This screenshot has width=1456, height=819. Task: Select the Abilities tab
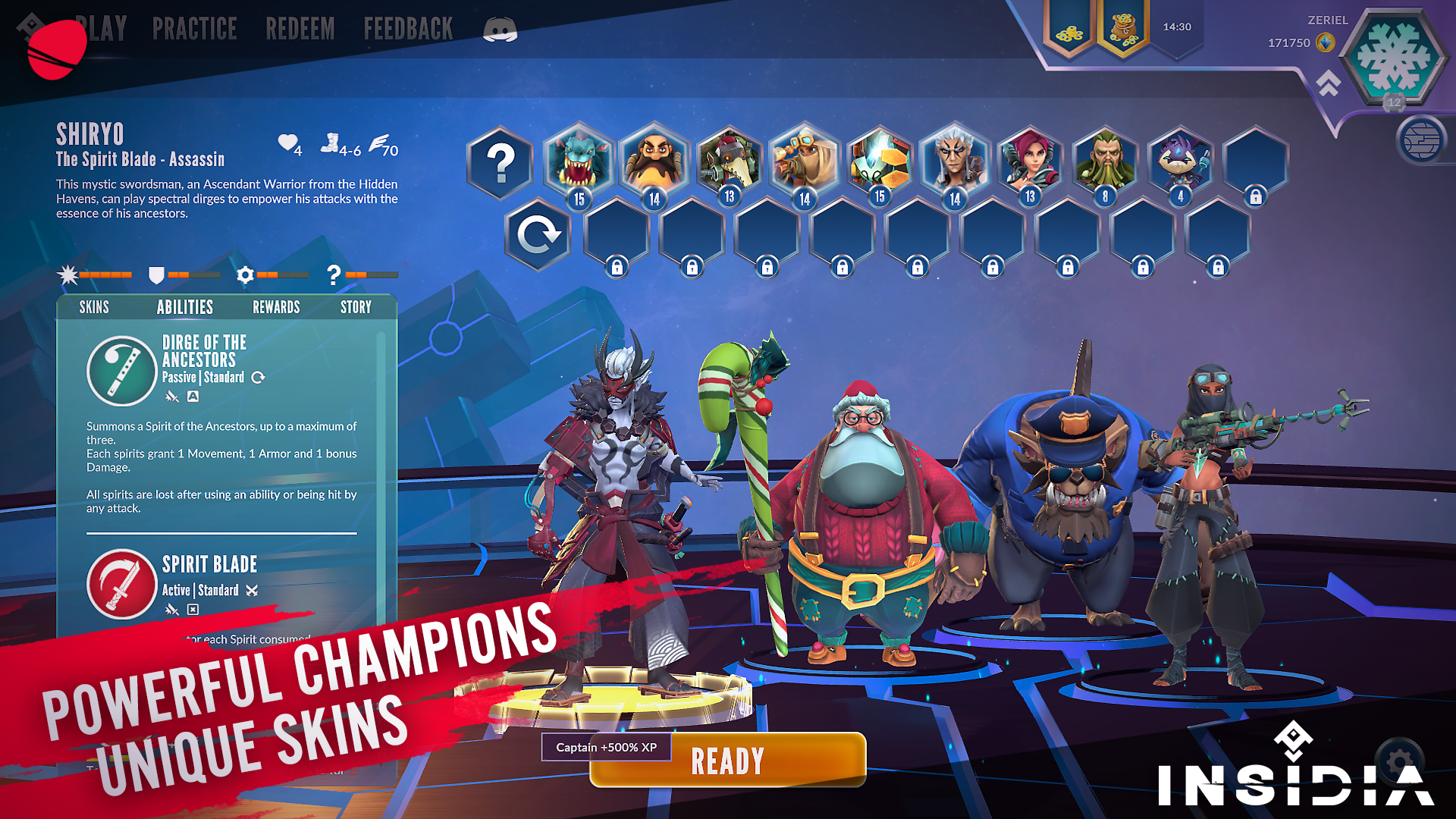point(184,307)
